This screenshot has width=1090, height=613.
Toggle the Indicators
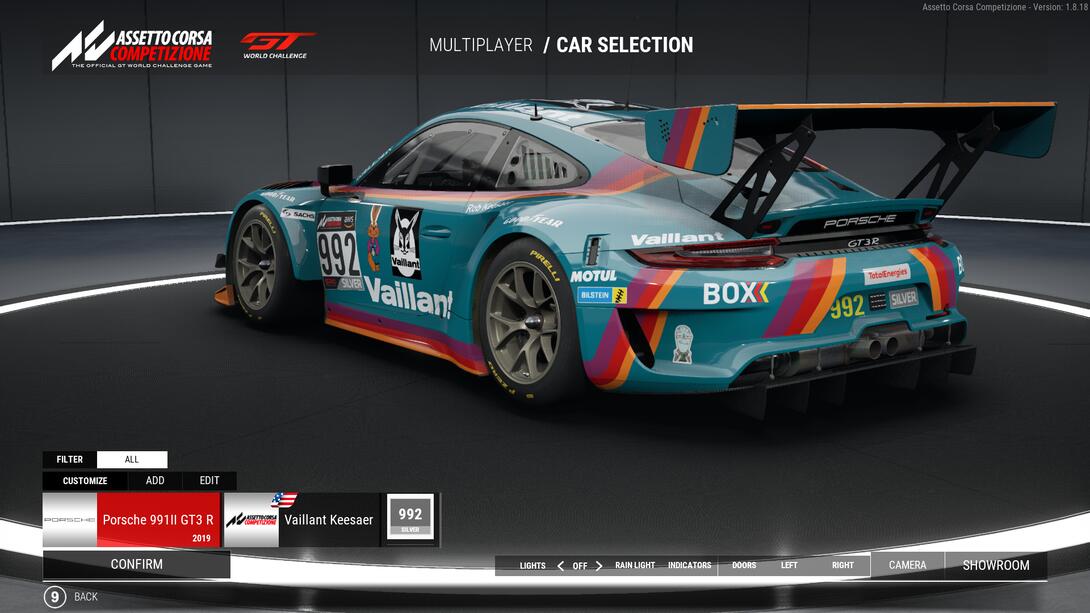tap(689, 566)
